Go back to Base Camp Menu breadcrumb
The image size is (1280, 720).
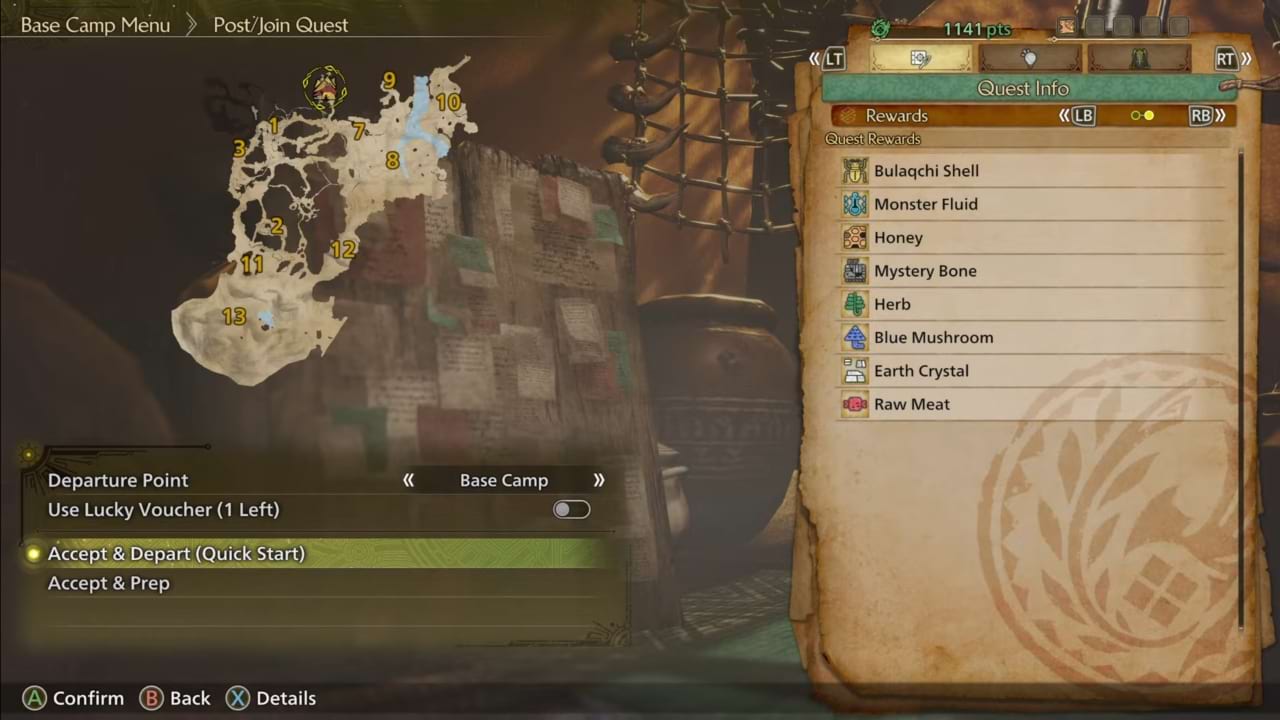pos(95,25)
